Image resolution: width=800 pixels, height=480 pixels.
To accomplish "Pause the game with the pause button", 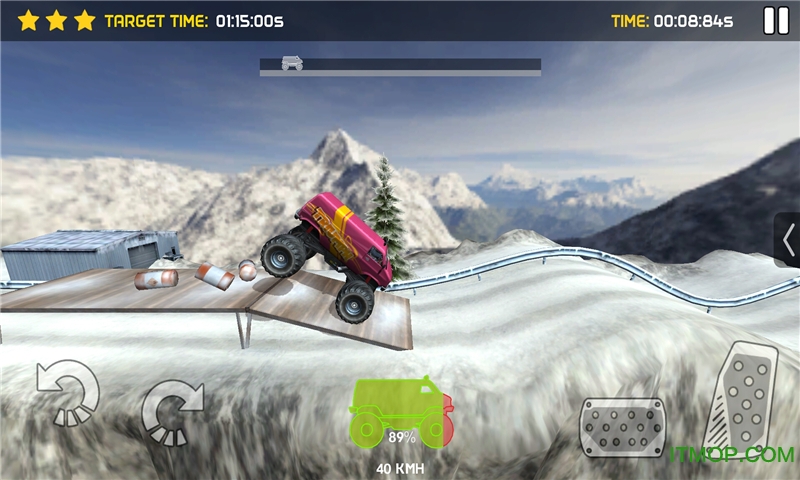I will (x=775, y=20).
